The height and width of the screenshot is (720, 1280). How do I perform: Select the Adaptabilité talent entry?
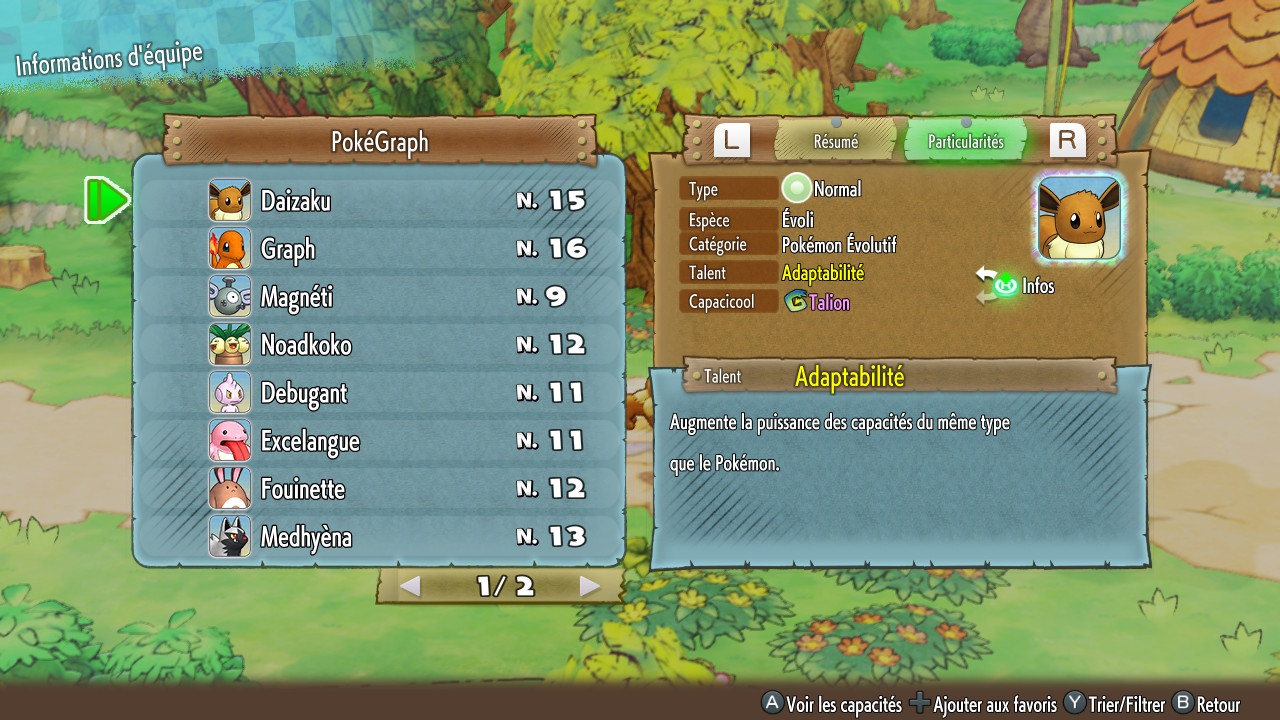[823, 273]
